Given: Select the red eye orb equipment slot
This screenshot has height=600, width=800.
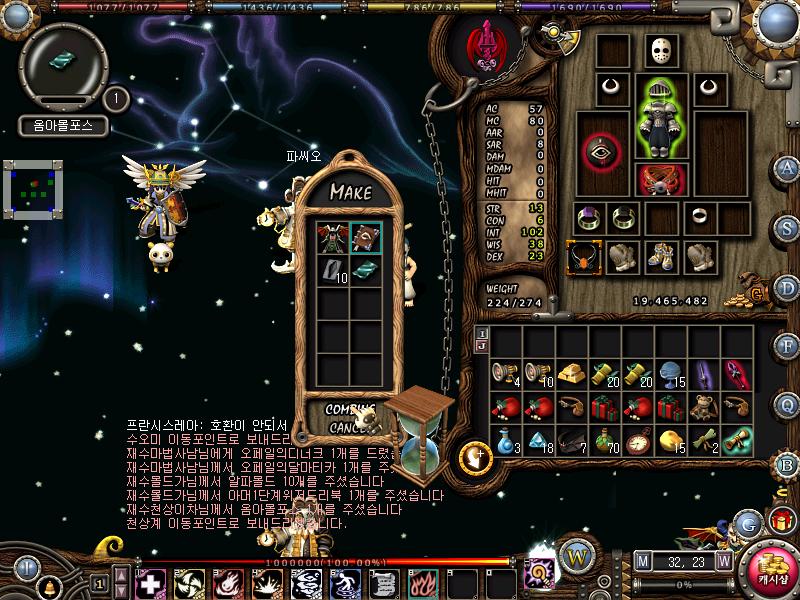Looking at the screenshot, I should [600, 150].
